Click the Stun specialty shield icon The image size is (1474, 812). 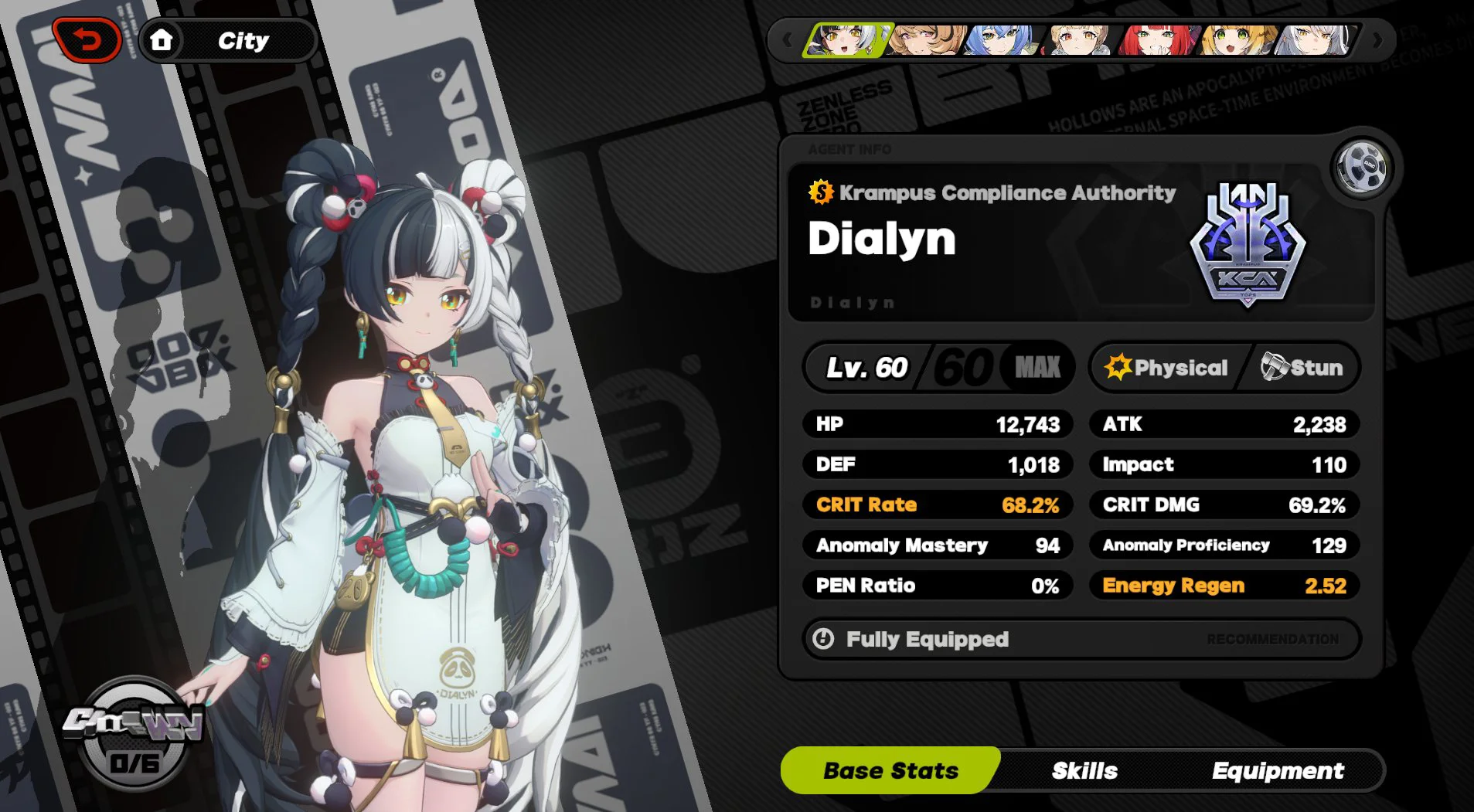(1274, 368)
